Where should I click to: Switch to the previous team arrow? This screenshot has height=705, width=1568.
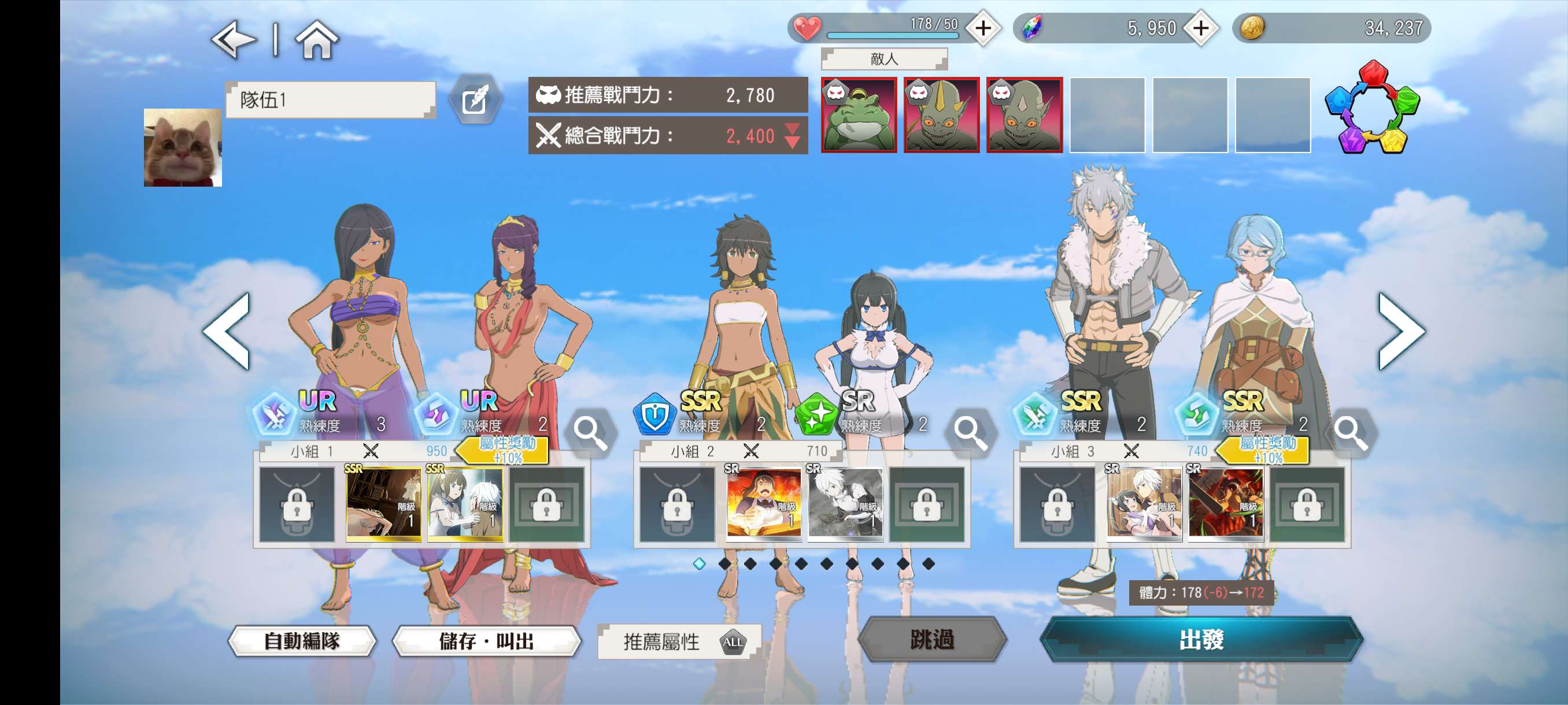coord(227,331)
